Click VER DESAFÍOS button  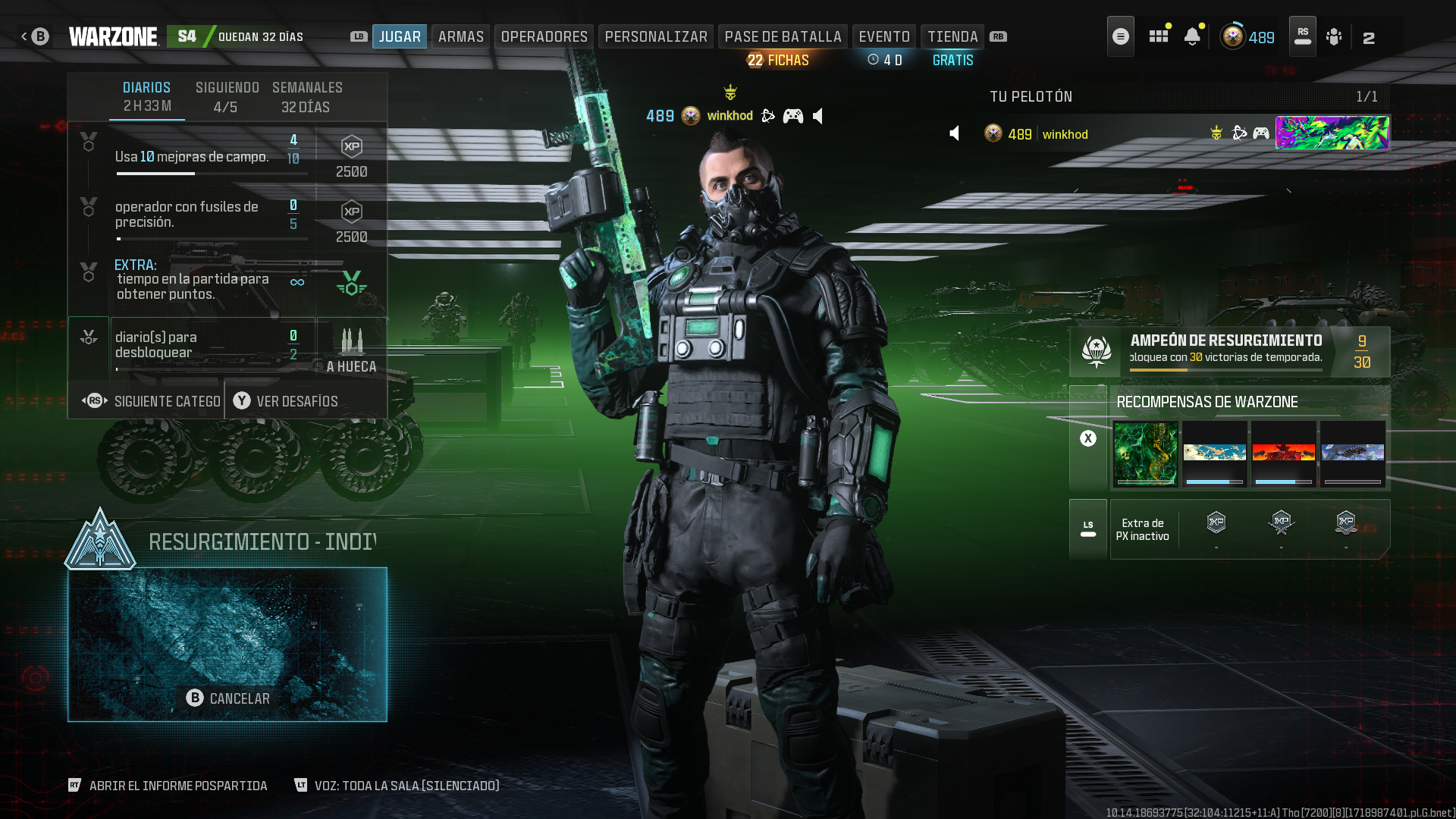[x=286, y=401]
